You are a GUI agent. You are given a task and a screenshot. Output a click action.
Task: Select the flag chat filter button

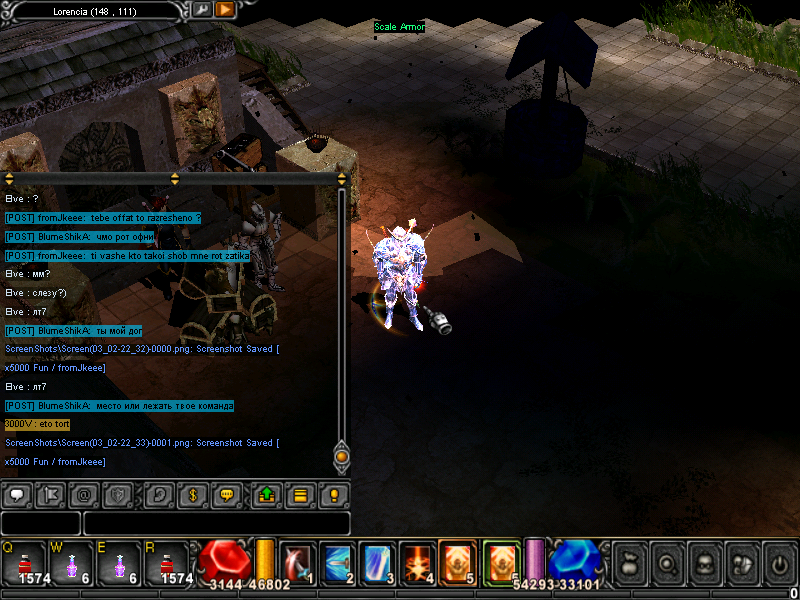(50, 494)
